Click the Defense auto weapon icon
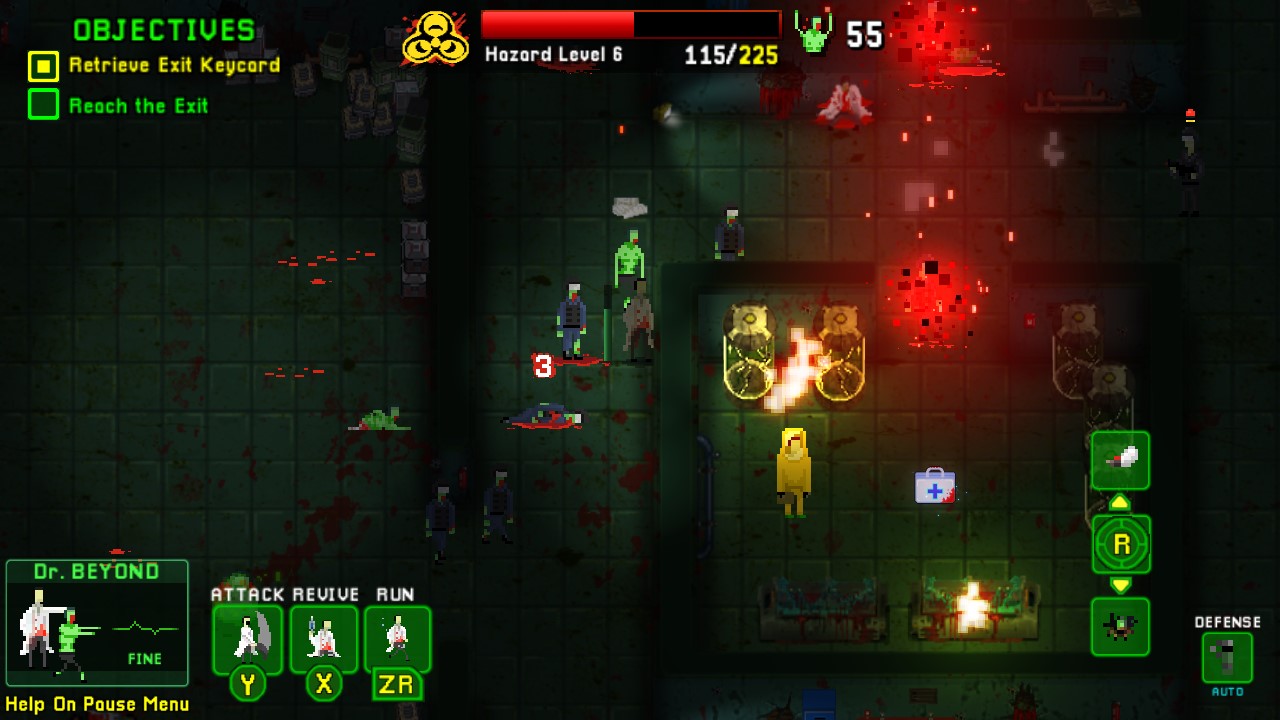The width and height of the screenshot is (1280, 720). [1225, 655]
